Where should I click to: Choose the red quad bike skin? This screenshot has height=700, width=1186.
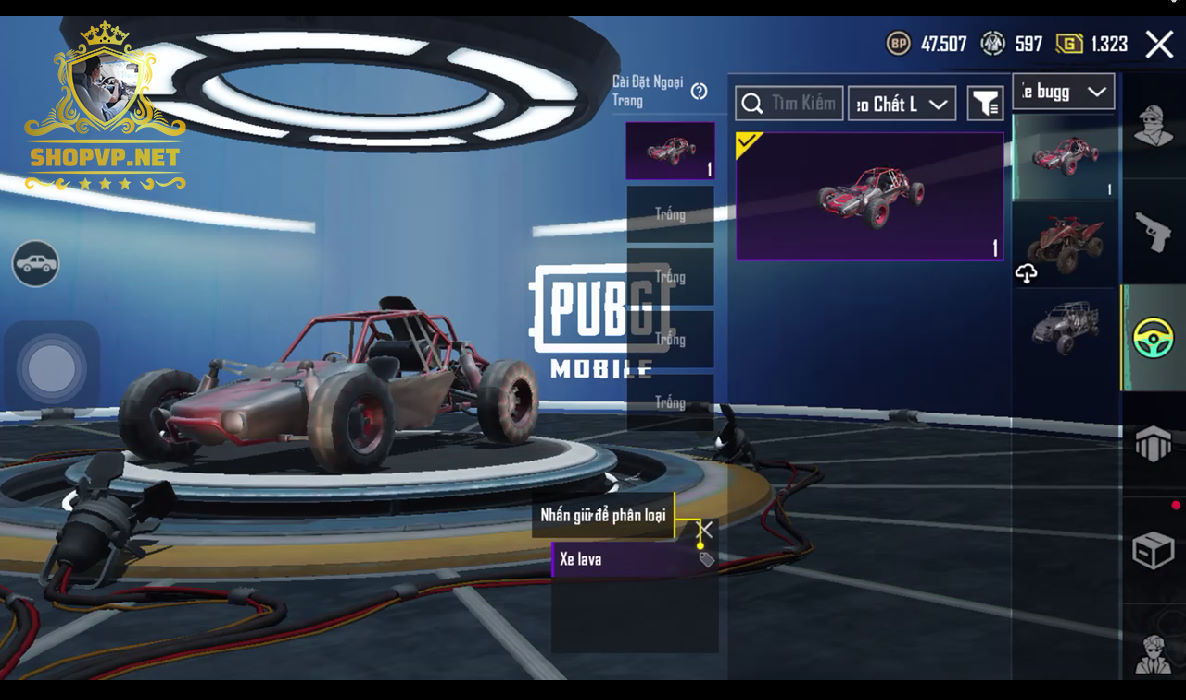point(1065,243)
